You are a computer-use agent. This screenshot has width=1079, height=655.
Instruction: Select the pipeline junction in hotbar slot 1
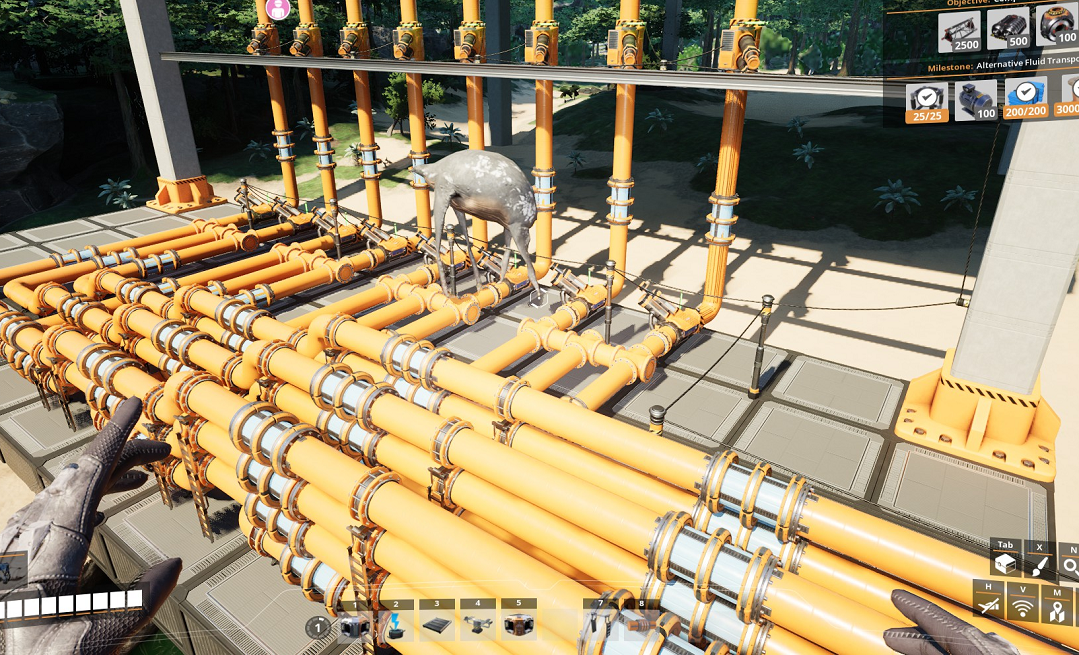coord(355,627)
